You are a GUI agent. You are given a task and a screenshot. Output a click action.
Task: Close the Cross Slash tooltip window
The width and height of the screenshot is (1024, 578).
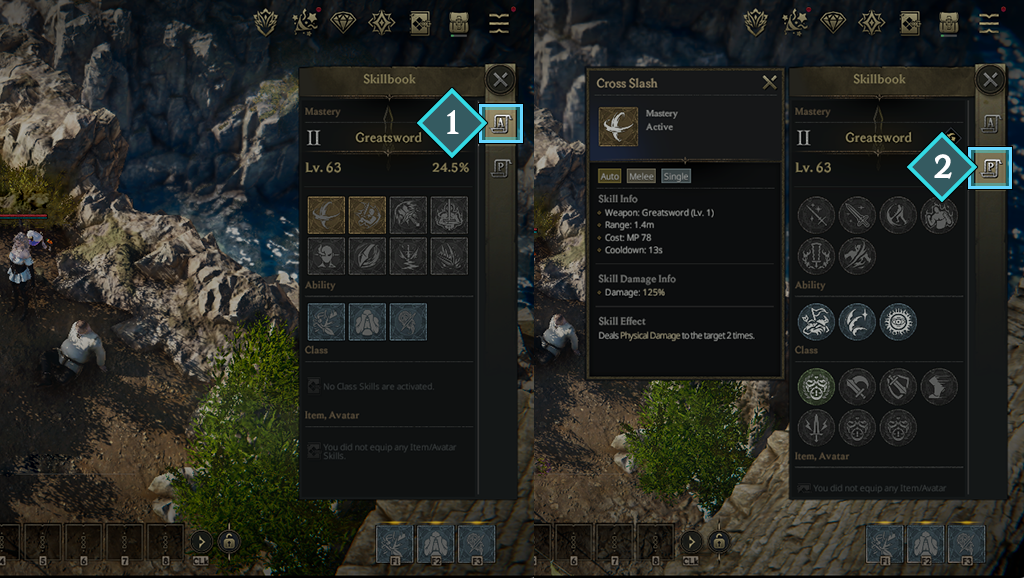click(x=769, y=83)
